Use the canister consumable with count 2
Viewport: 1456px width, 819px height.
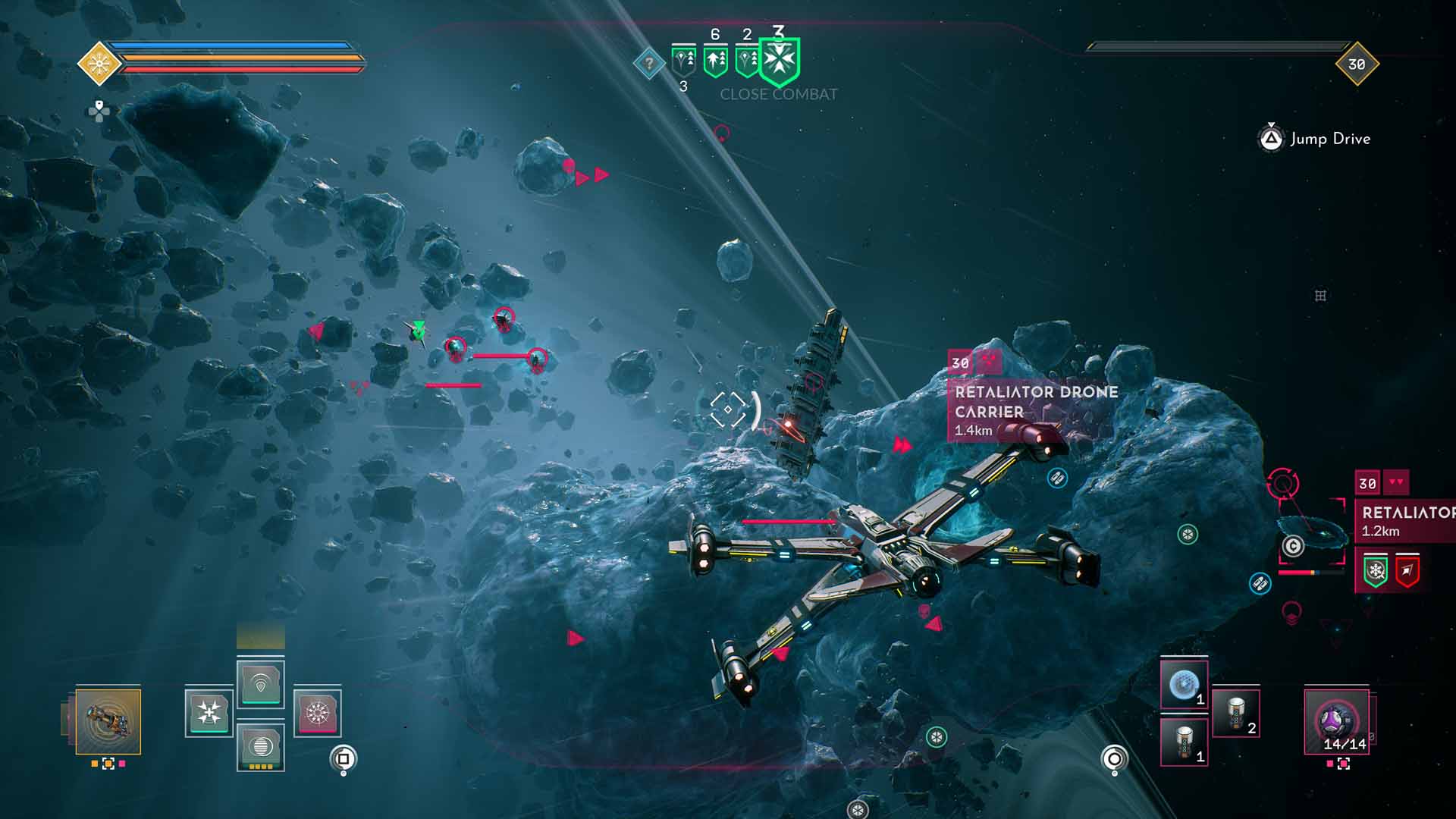pos(1235,713)
